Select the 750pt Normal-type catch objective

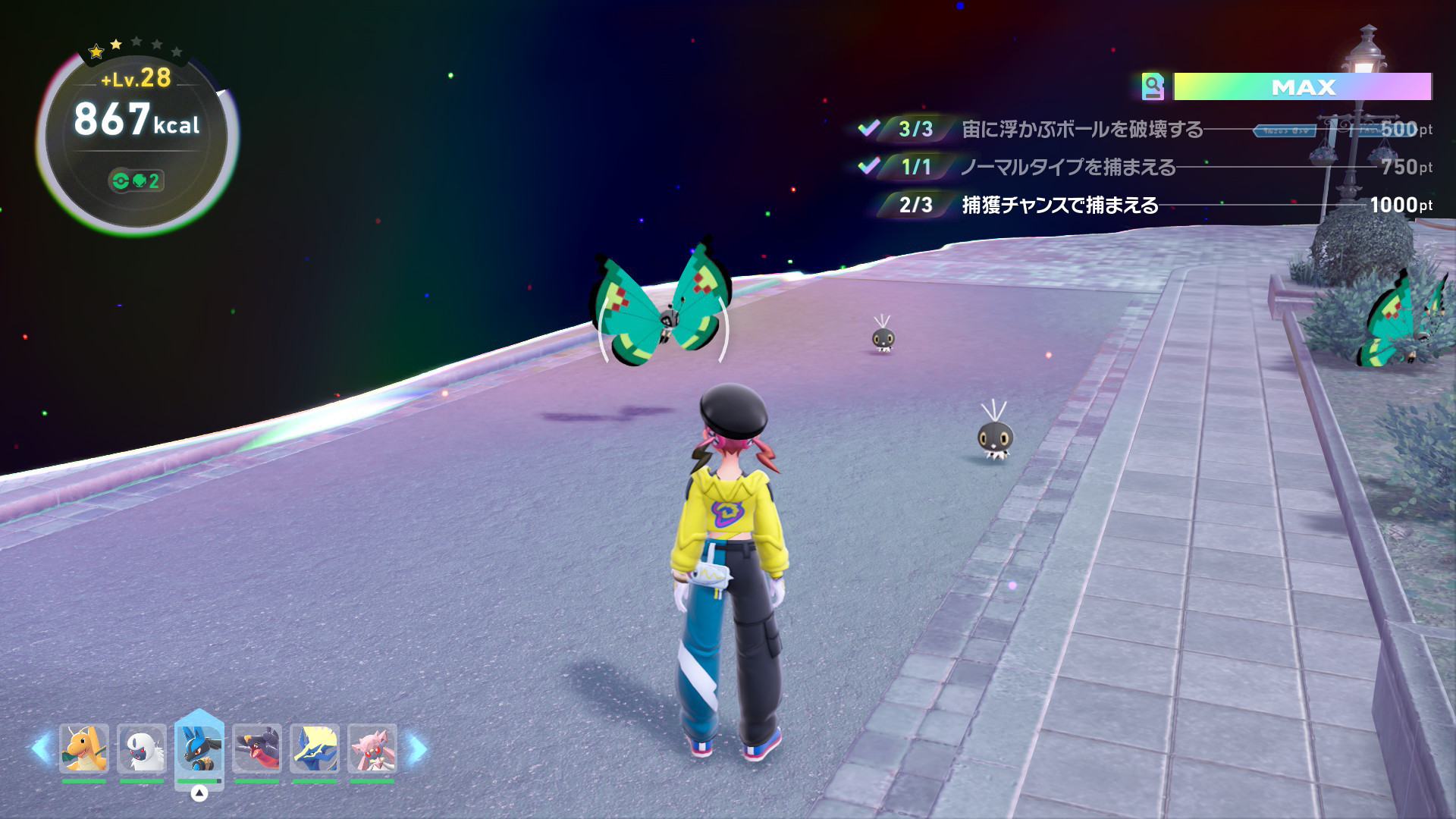(x=1068, y=167)
